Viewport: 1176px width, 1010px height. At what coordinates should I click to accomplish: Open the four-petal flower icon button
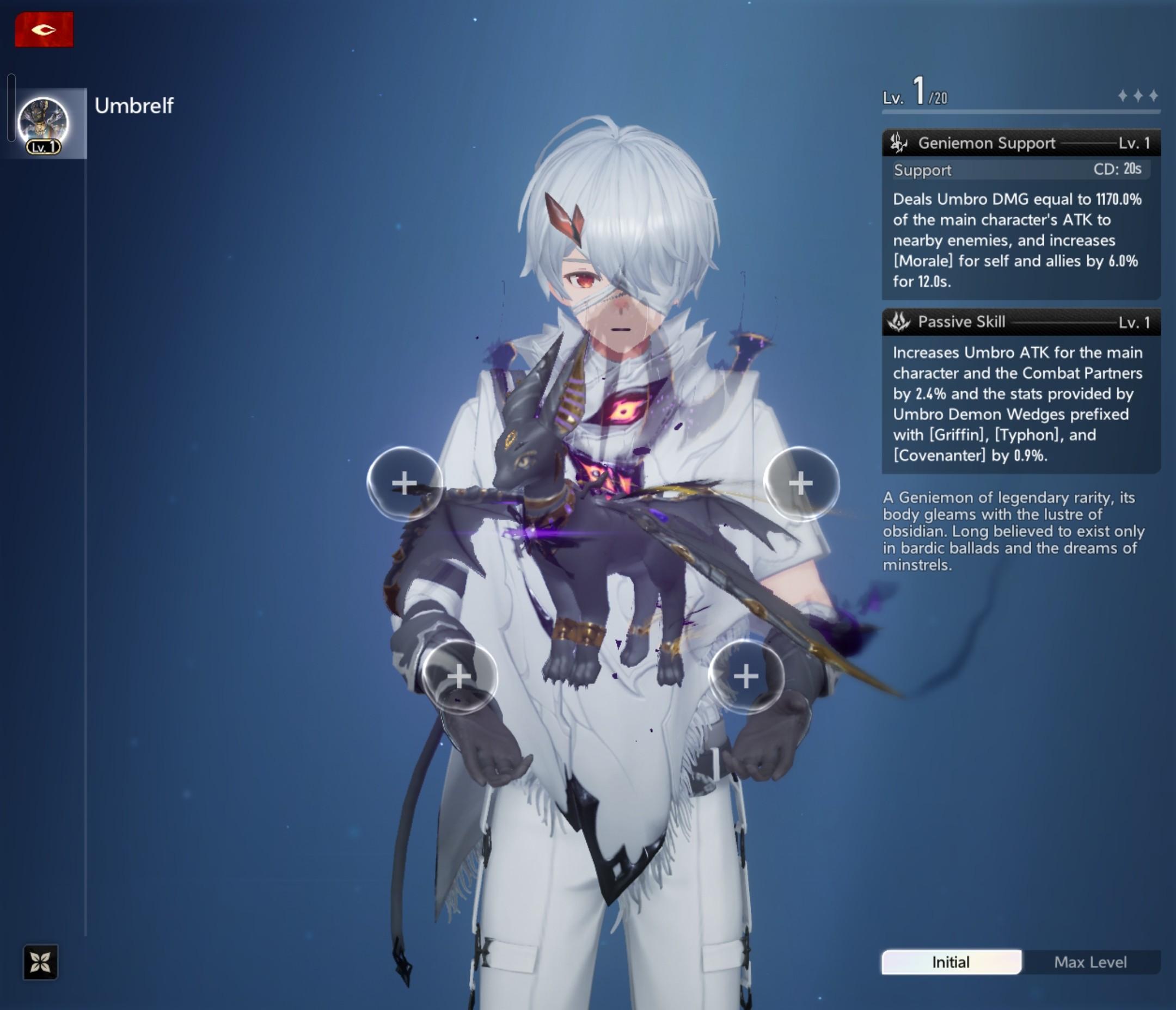coord(40,962)
